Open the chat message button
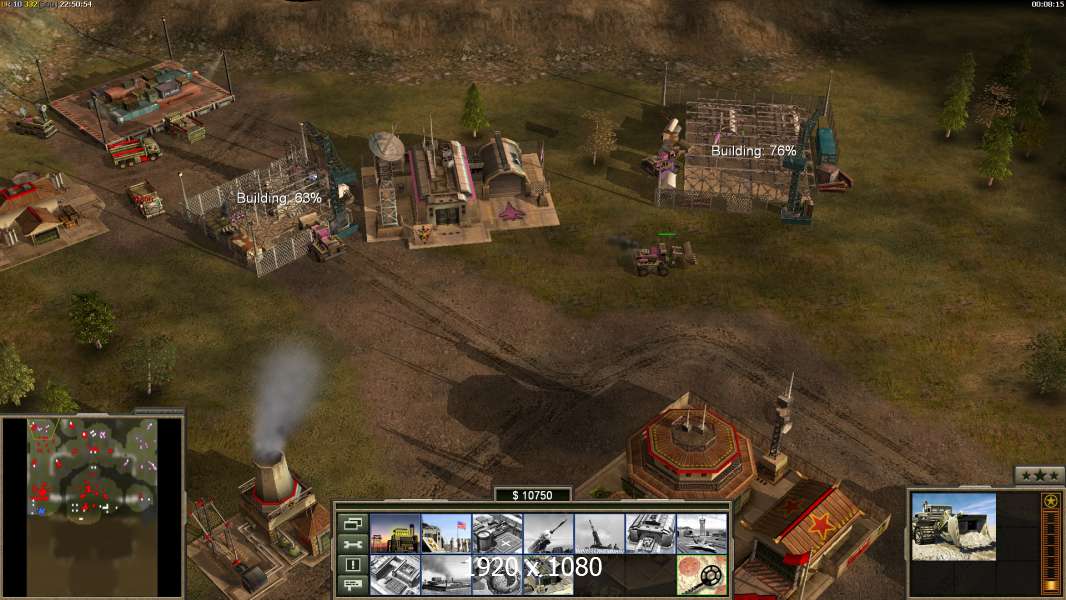1066x600 pixels. pyautogui.click(x=352, y=585)
